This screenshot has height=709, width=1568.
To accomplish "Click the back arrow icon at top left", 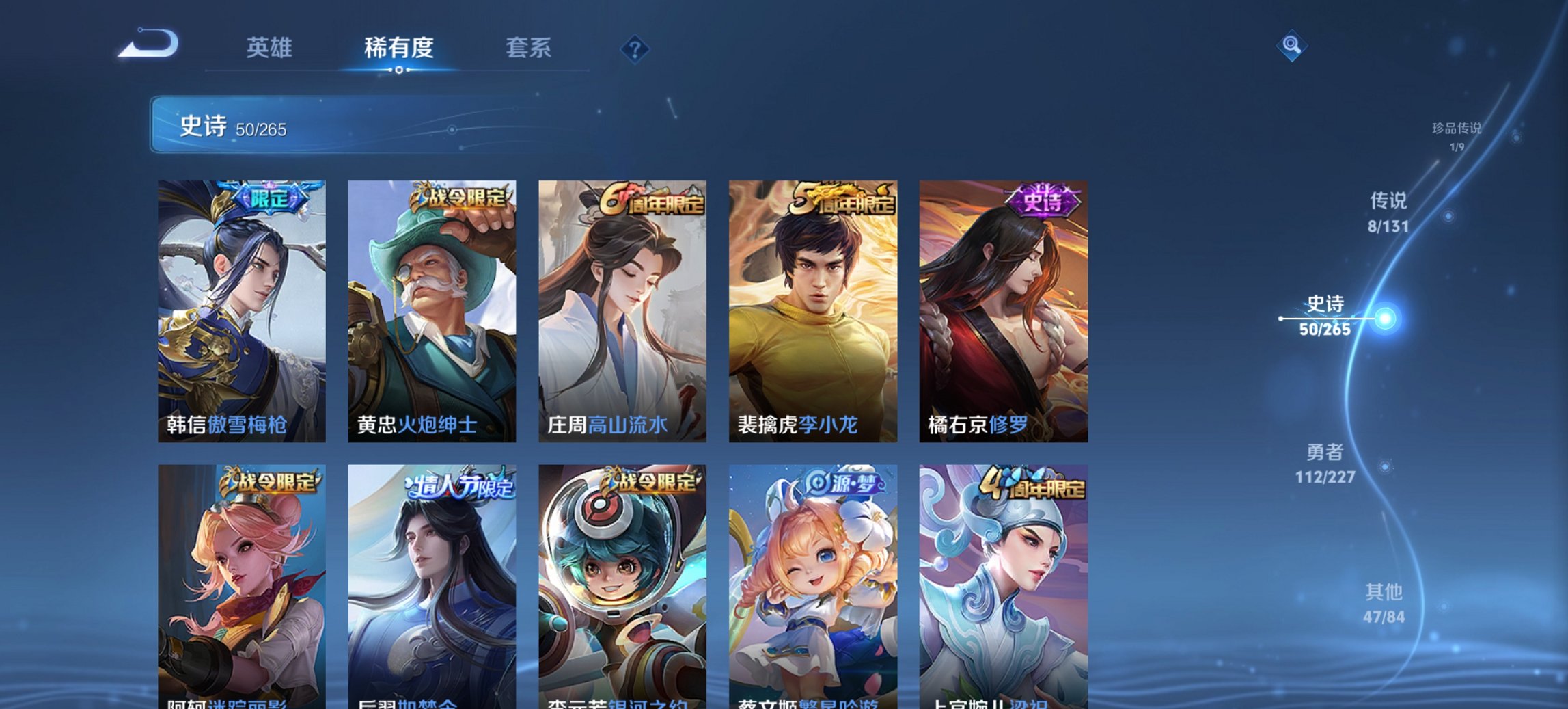I will click(147, 45).
